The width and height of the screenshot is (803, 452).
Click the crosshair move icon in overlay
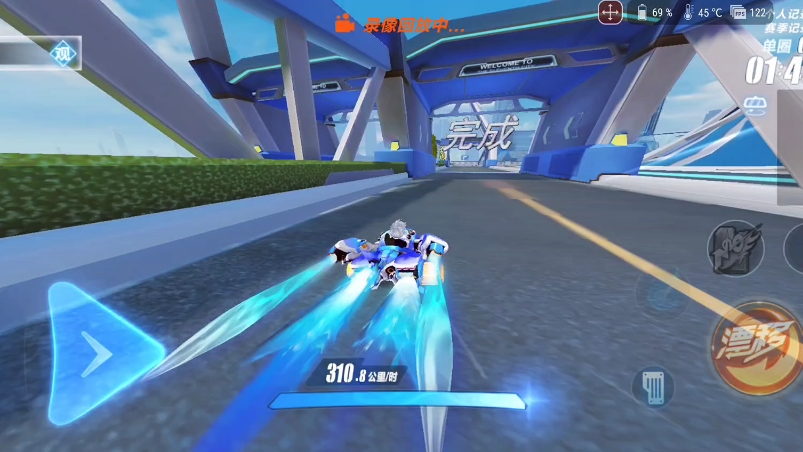610,13
